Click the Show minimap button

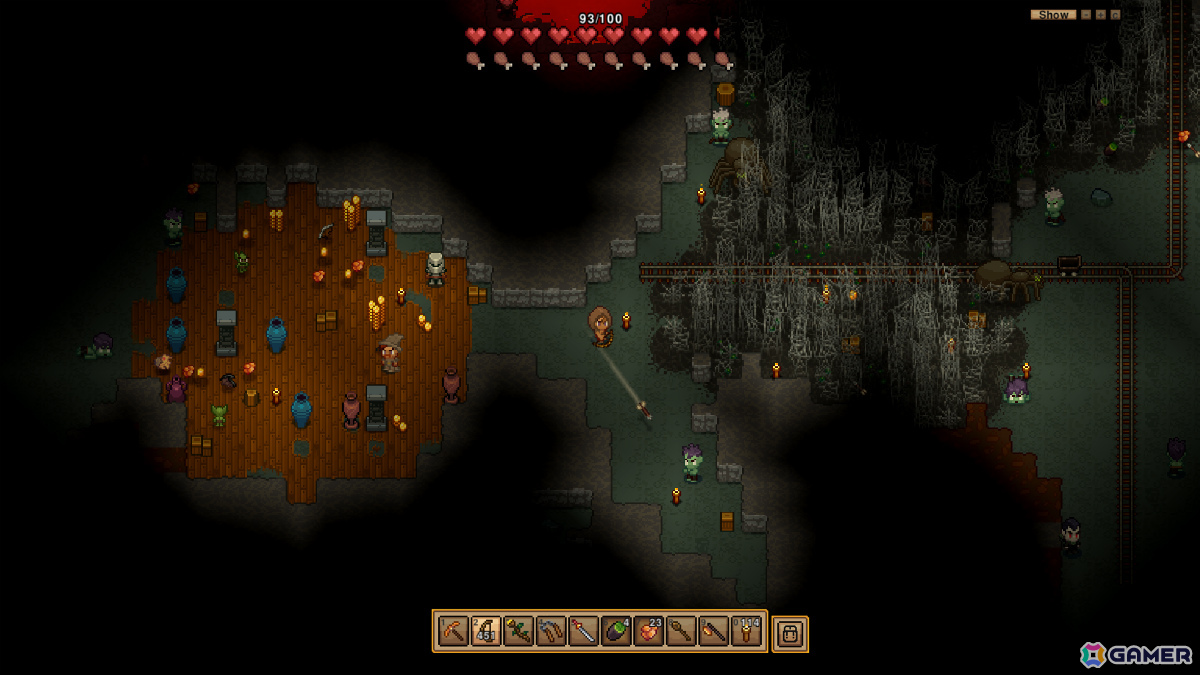pyautogui.click(x=1053, y=15)
